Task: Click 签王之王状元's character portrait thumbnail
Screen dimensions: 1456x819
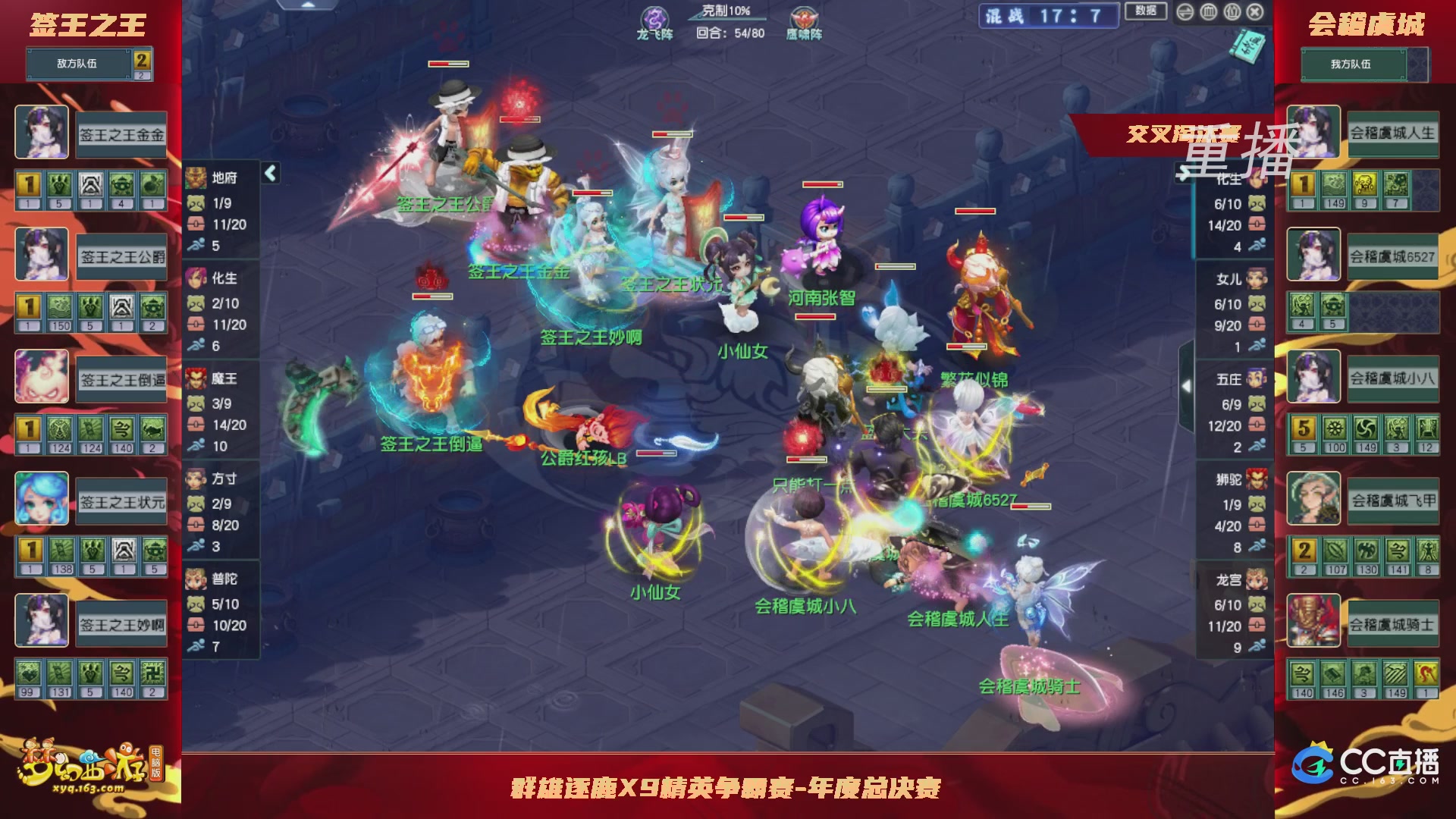Action: click(x=42, y=498)
